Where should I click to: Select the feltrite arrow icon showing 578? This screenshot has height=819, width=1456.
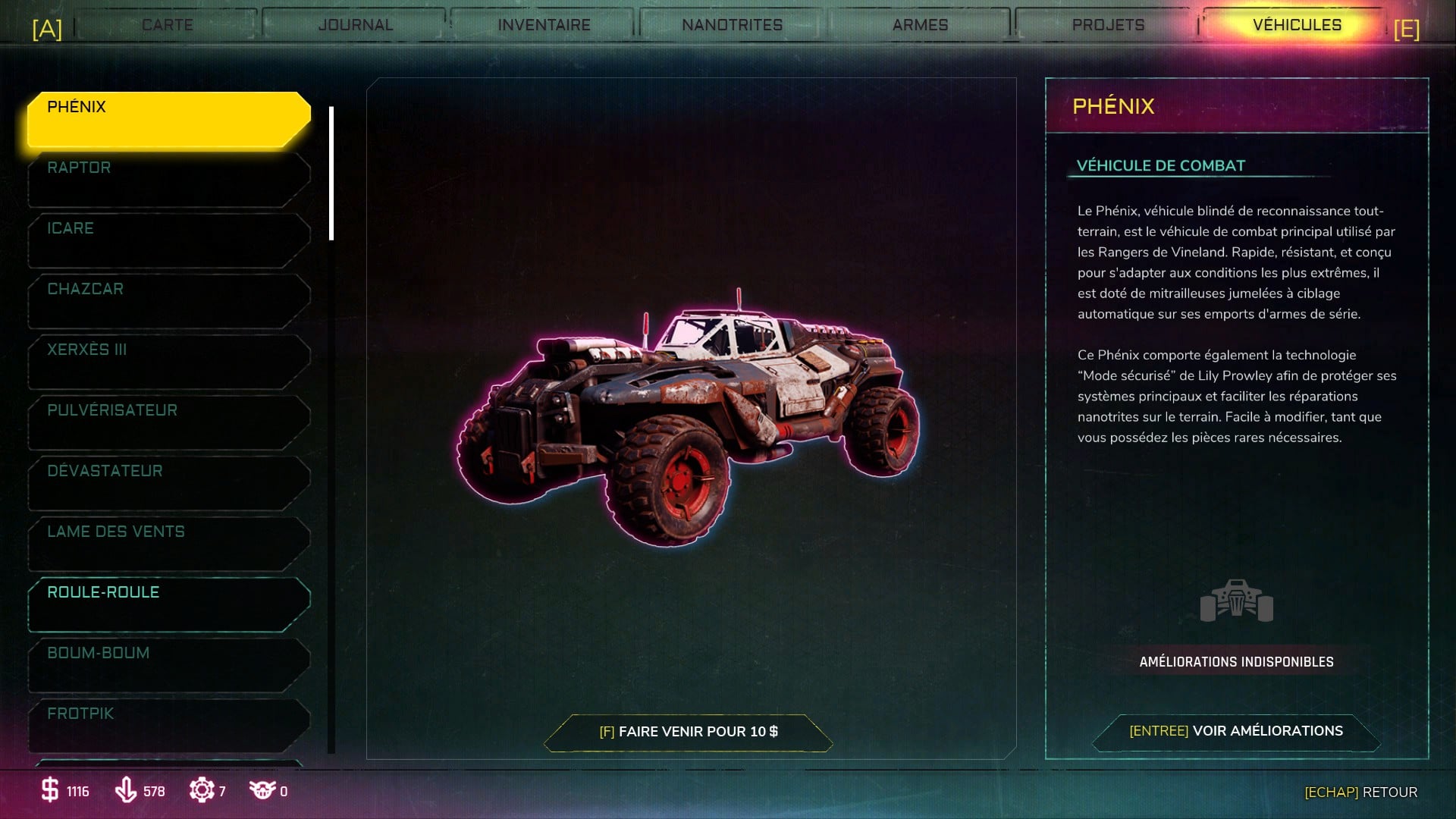click(127, 791)
